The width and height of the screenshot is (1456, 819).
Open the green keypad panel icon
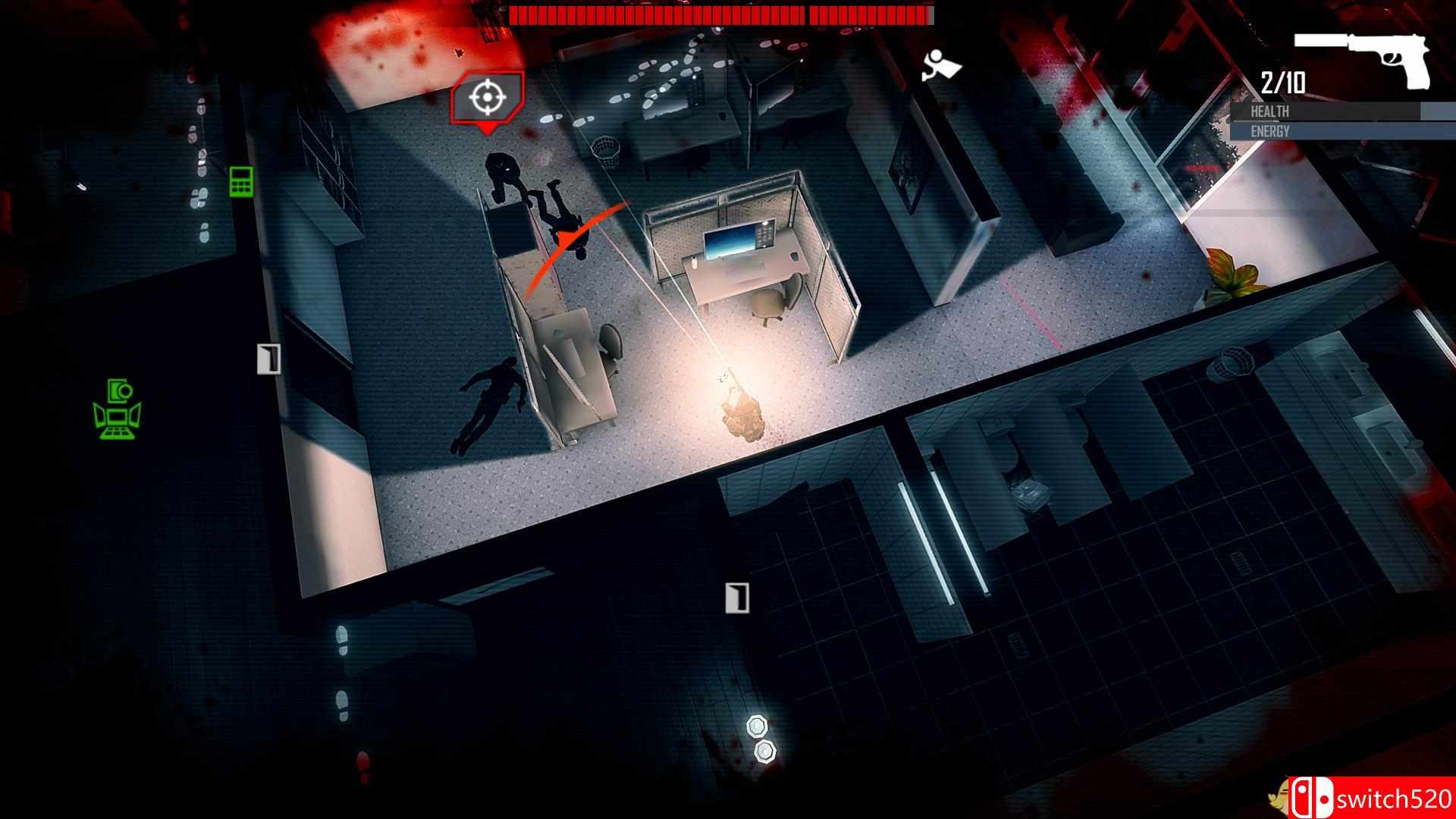point(242,182)
